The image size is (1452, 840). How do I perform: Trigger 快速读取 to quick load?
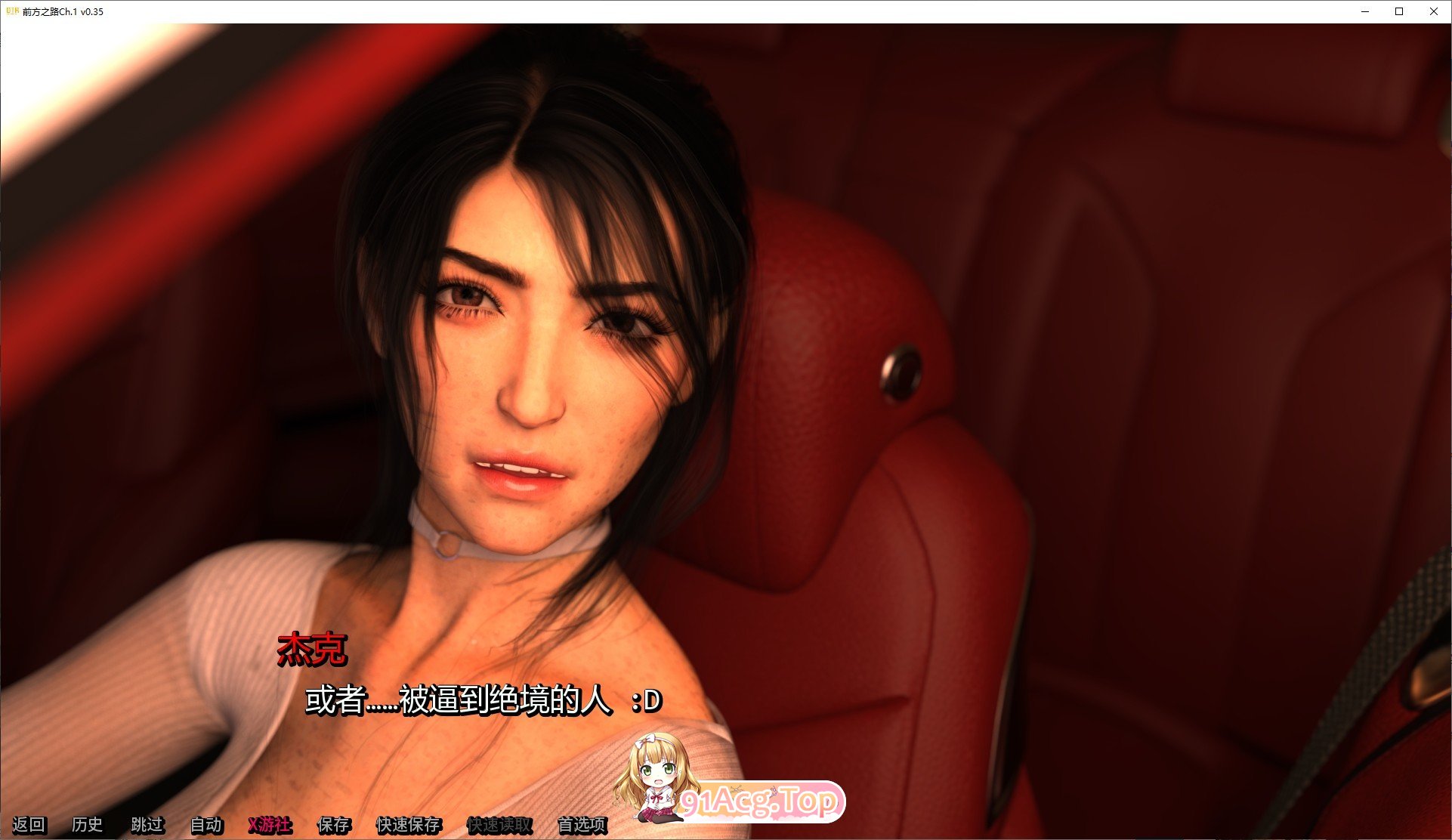499,826
